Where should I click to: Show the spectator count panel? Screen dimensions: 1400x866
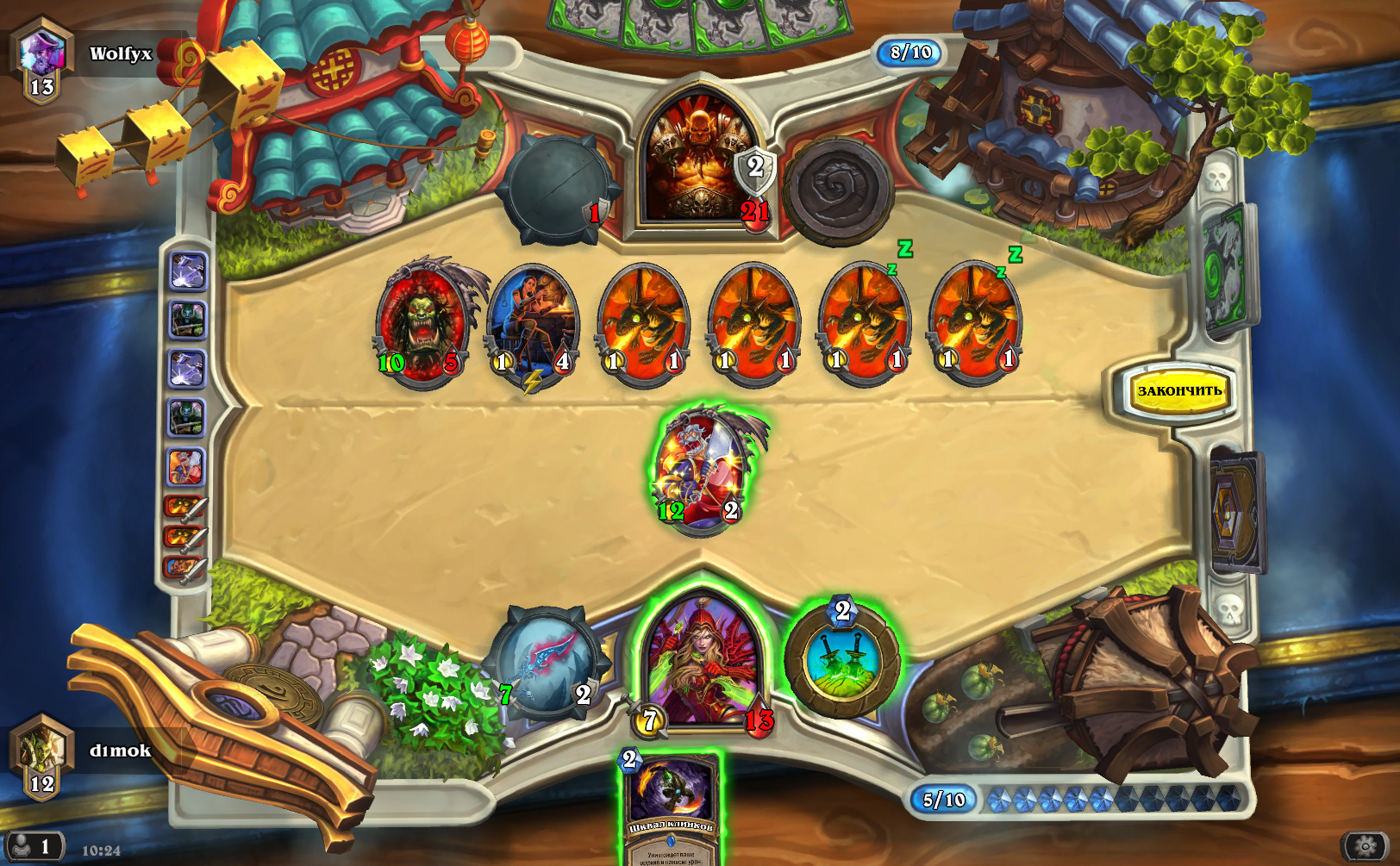tap(33, 846)
